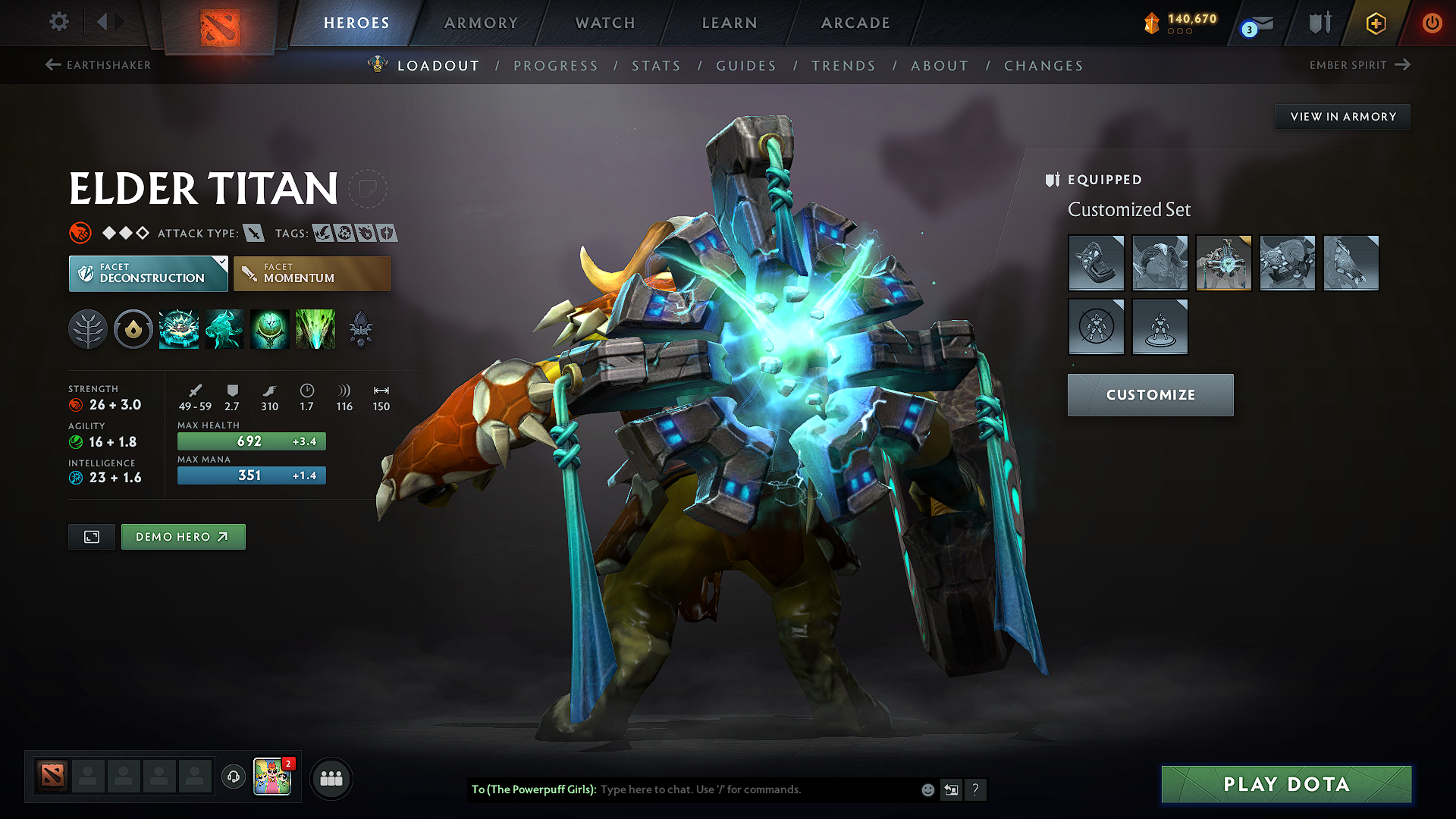Screen dimensions: 1456x819
Task: Open the innate talent tree icon
Action: coord(88,329)
